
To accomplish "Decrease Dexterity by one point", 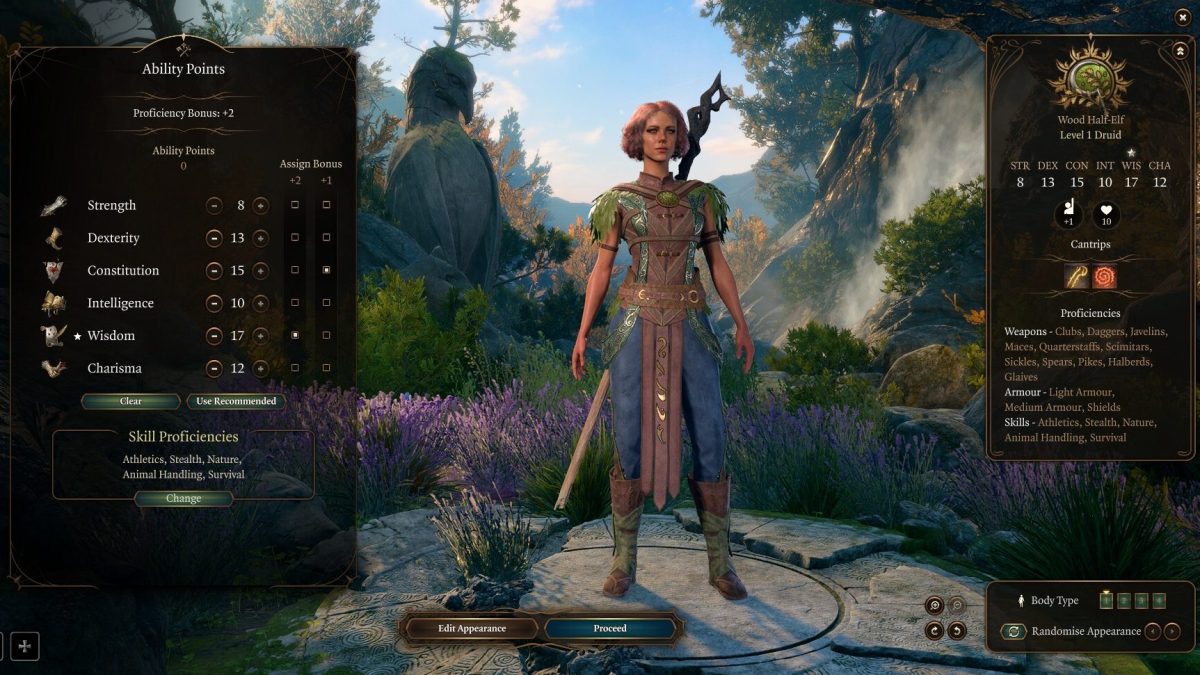I will [214, 238].
